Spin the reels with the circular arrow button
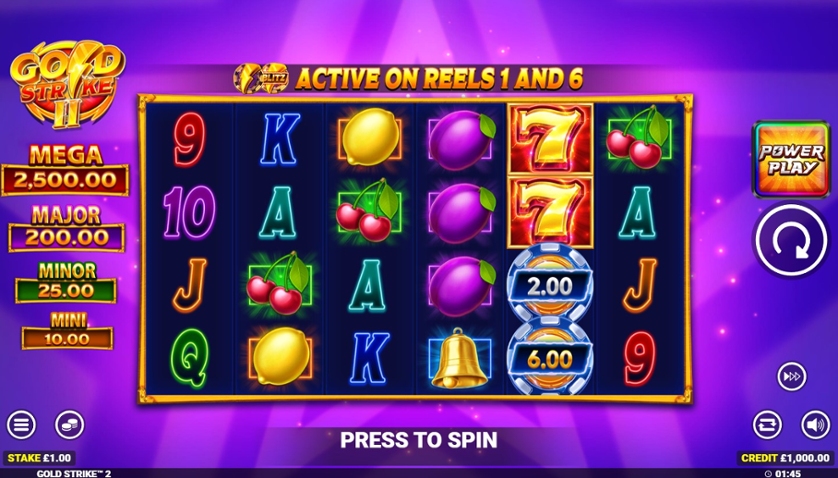838x478 pixels. 790,241
